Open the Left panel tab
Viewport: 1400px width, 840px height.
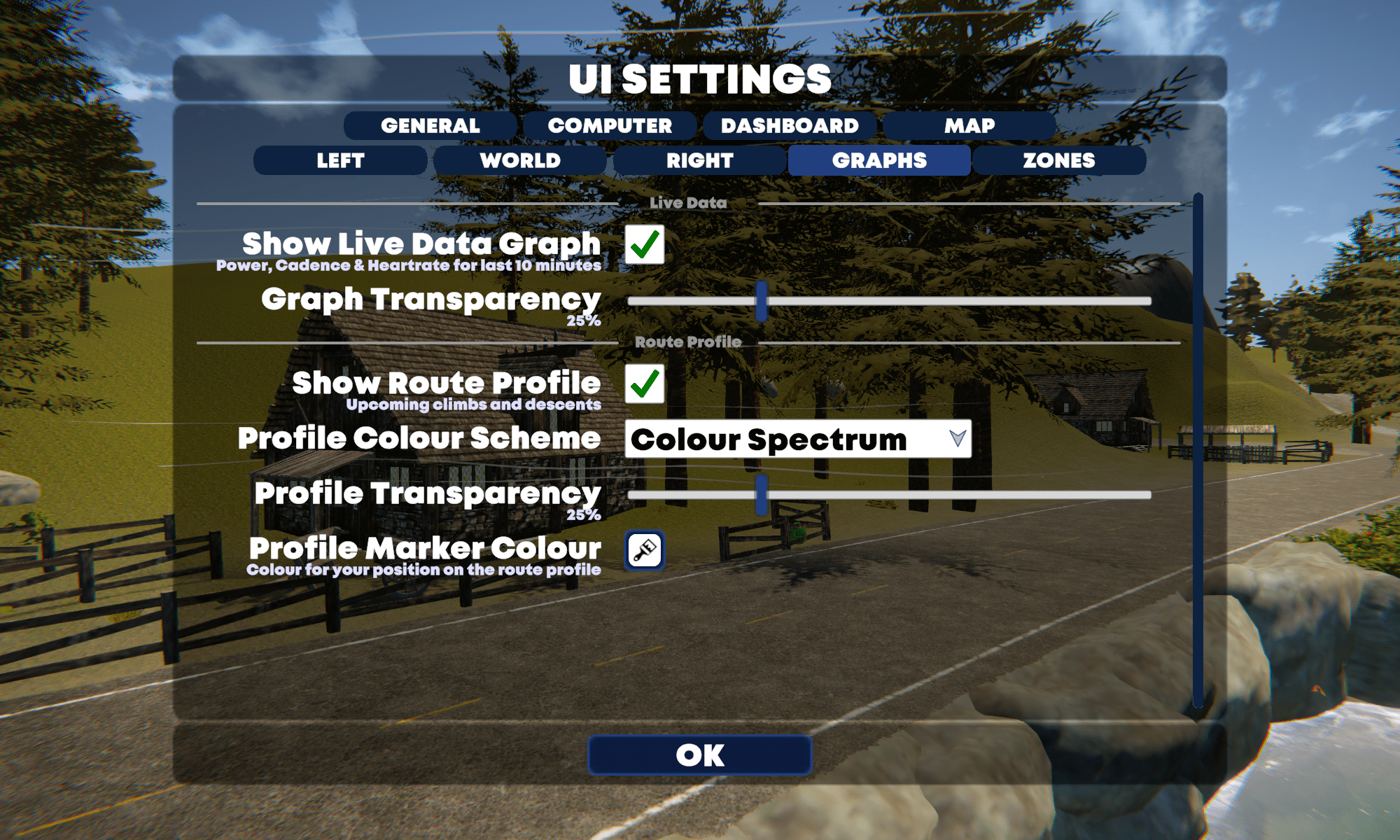340,160
